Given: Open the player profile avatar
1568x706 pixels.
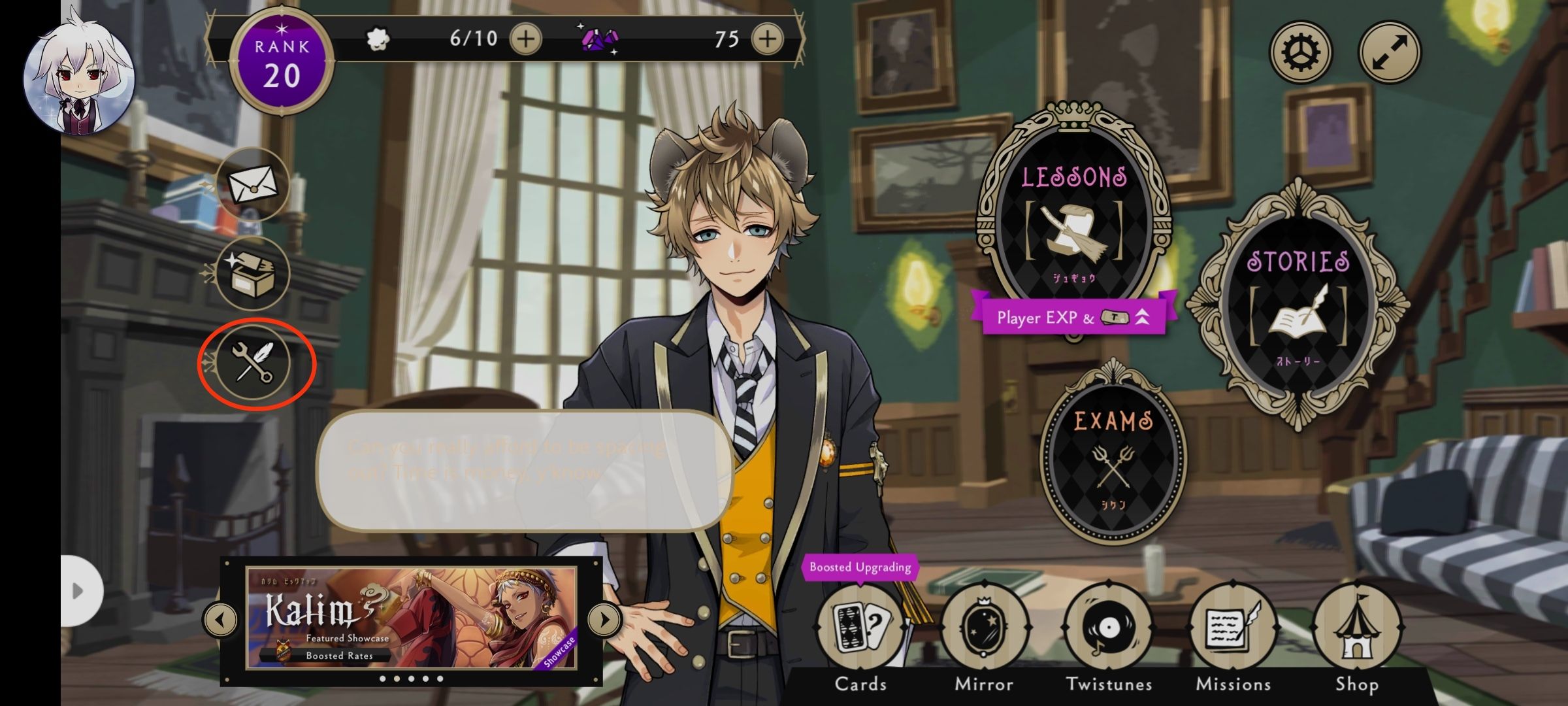Looking at the screenshot, I should (79, 77).
